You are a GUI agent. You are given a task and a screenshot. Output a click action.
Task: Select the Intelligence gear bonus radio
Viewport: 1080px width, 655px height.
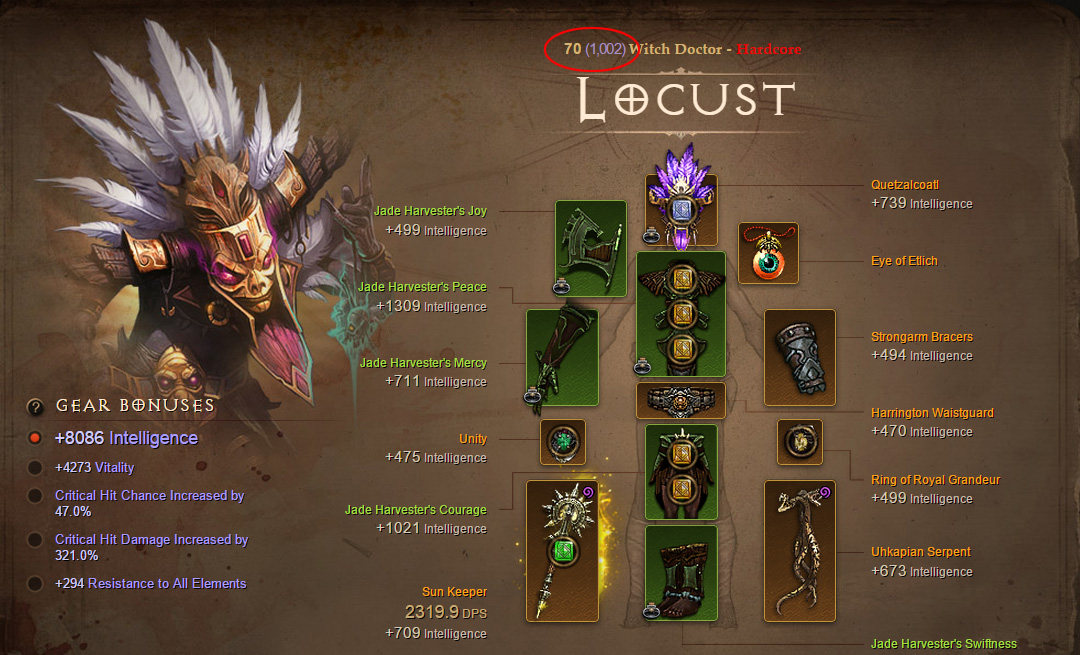(x=35, y=438)
